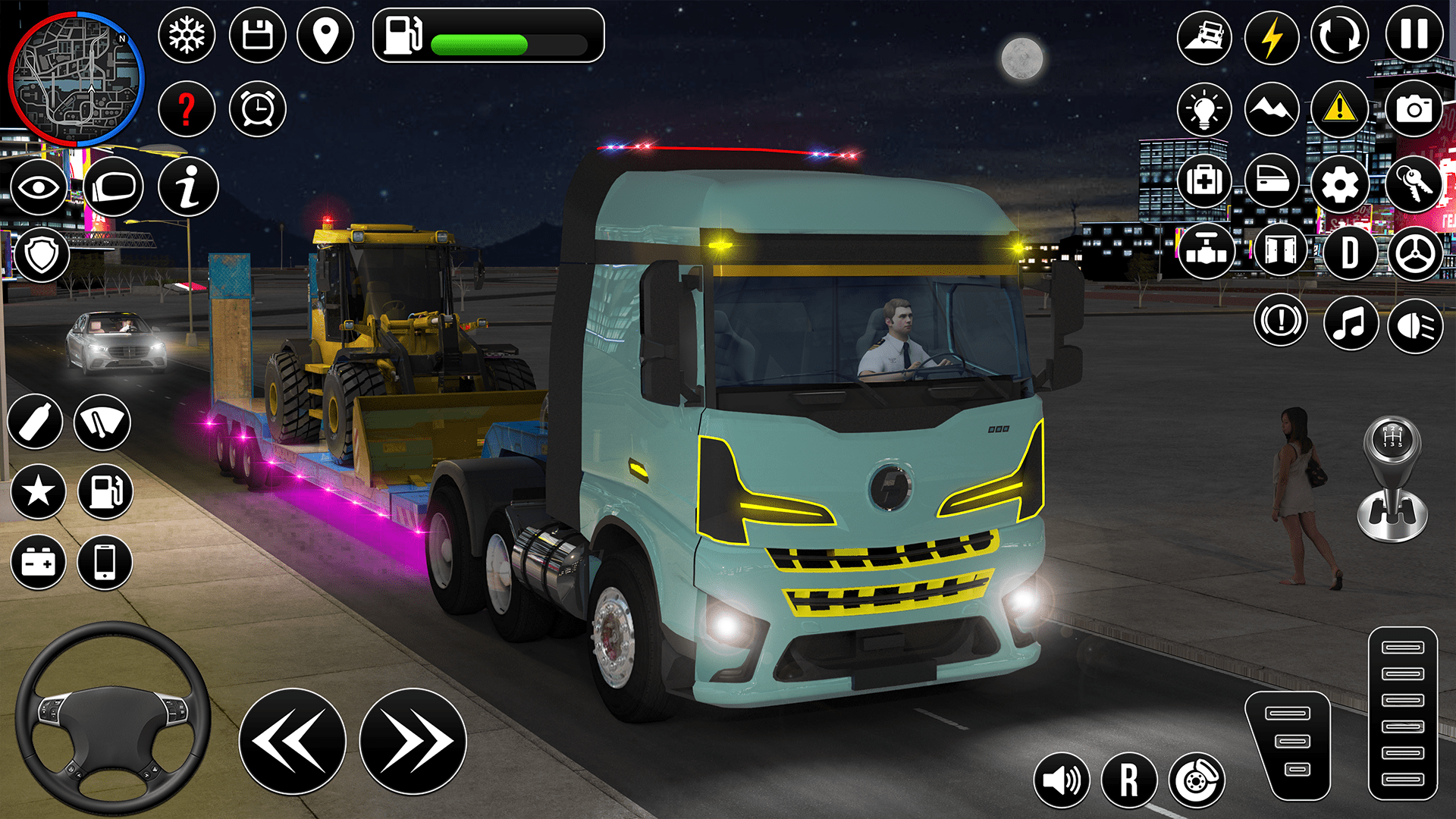Open the map location pin icon

(326, 36)
